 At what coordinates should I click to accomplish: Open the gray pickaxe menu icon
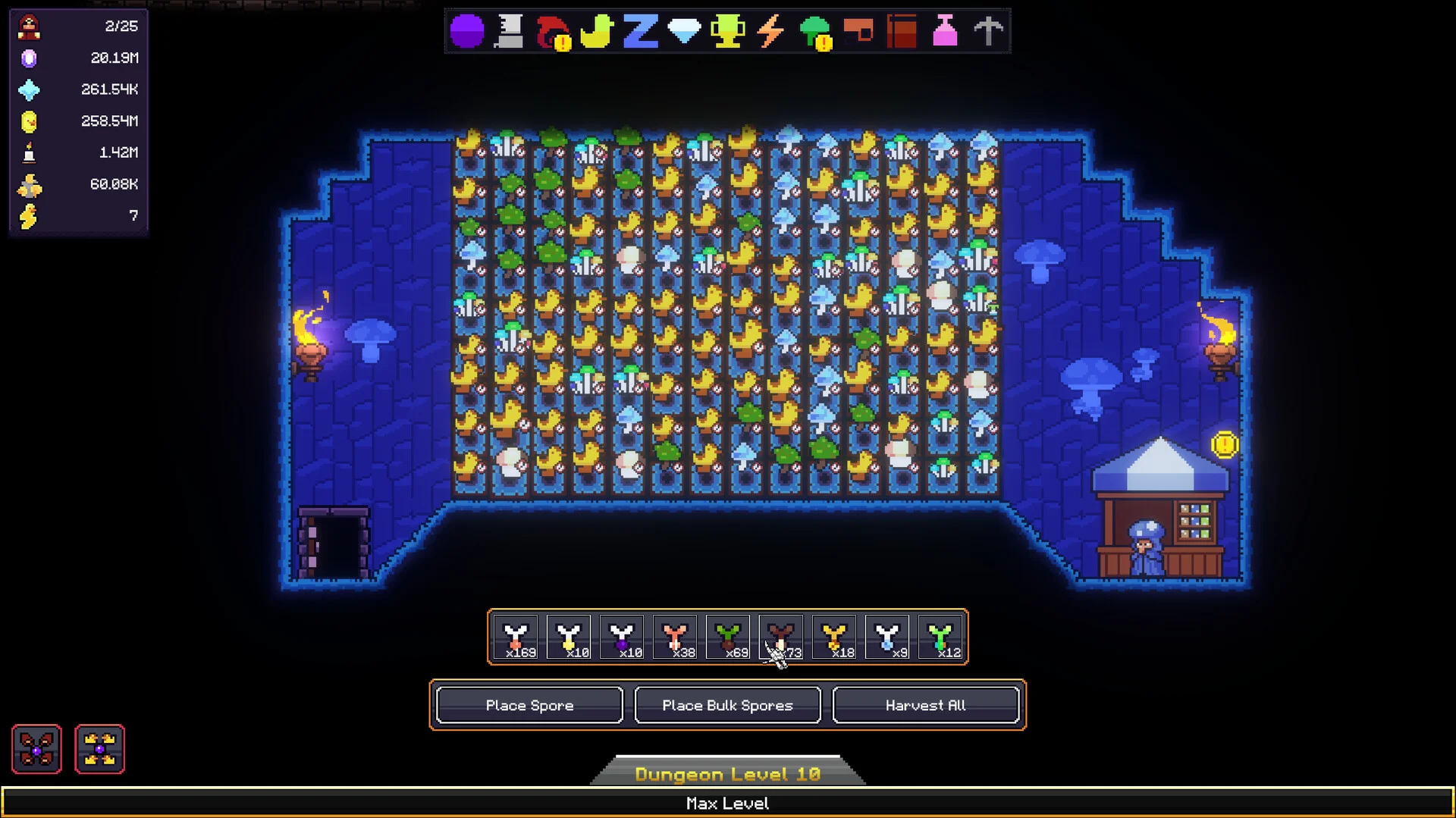pyautogui.click(x=988, y=32)
